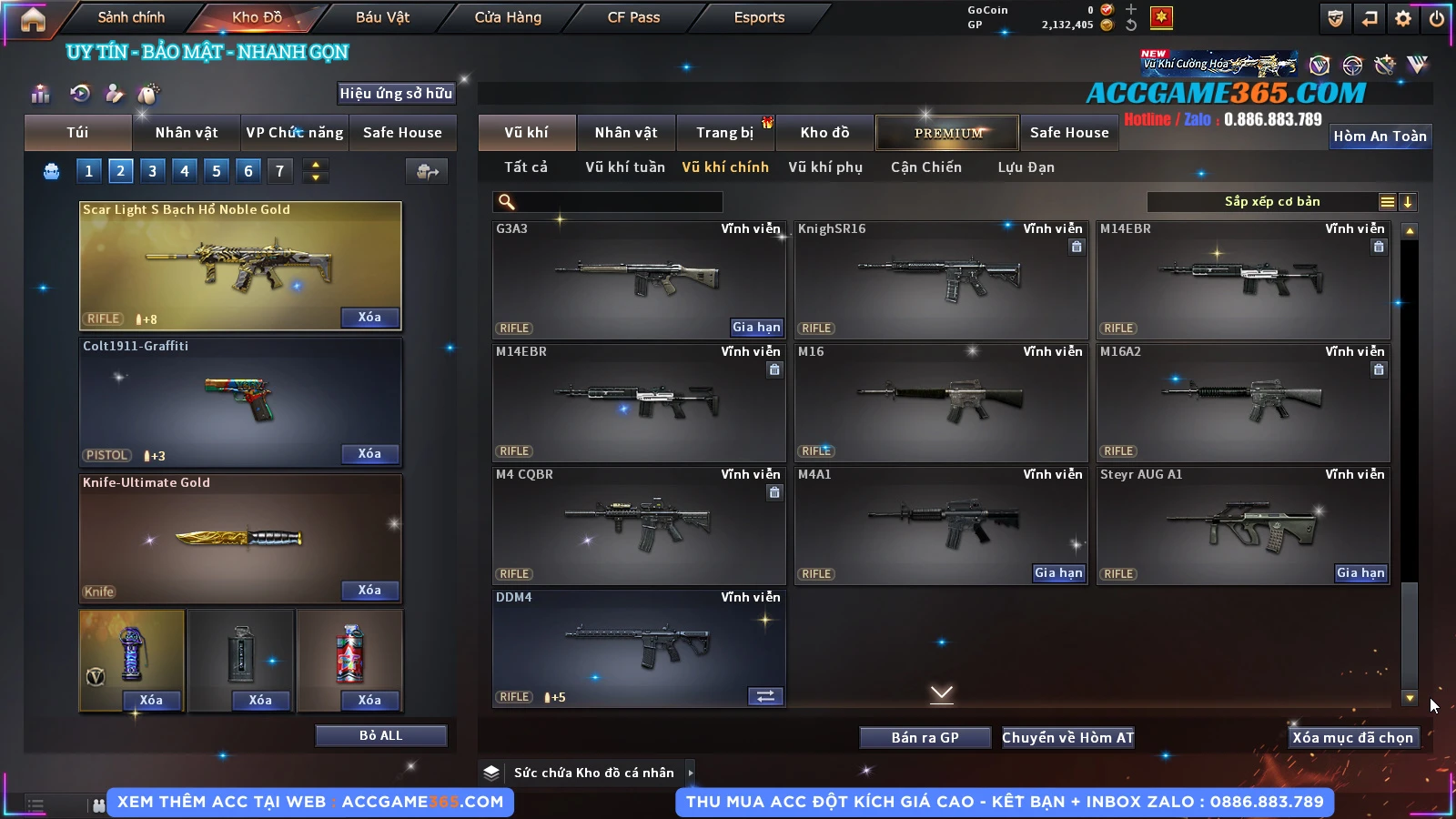
Task: Switch to the Nhân vật bag tab
Action: coord(187,133)
